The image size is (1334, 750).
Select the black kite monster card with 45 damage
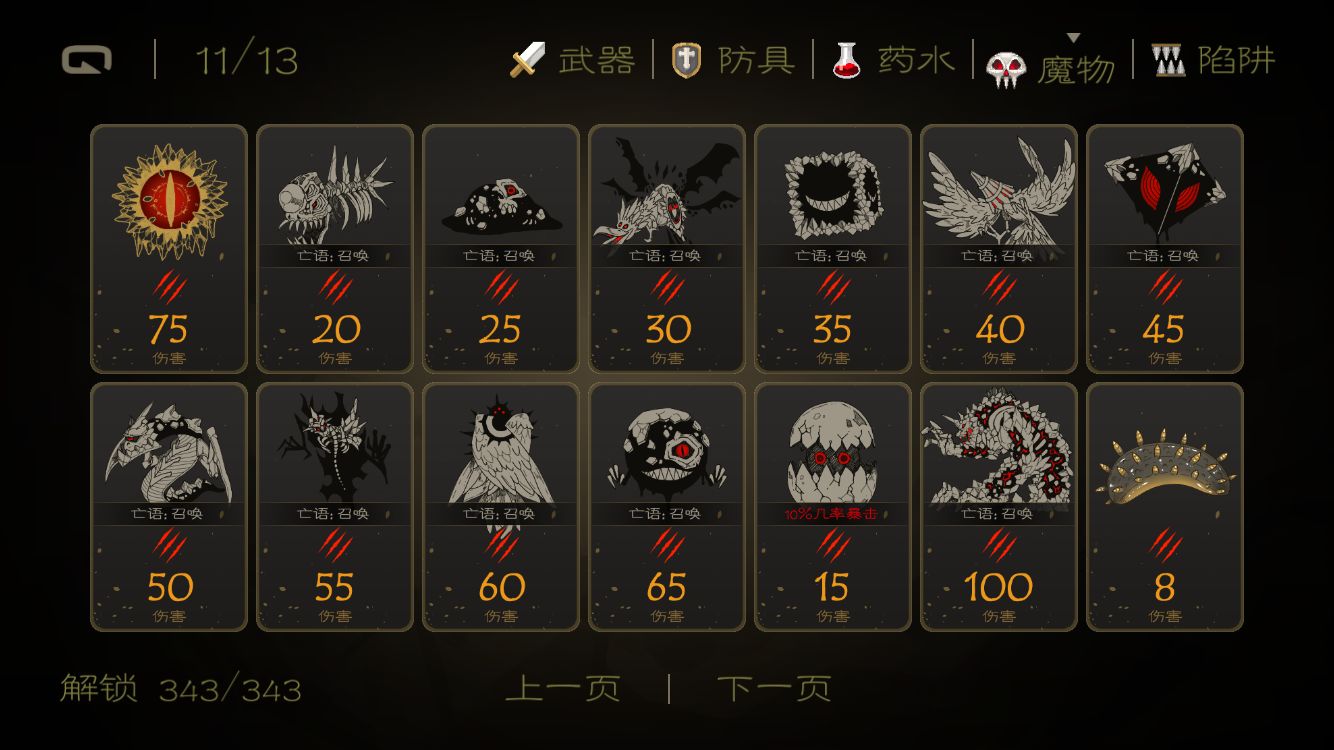tap(1165, 249)
